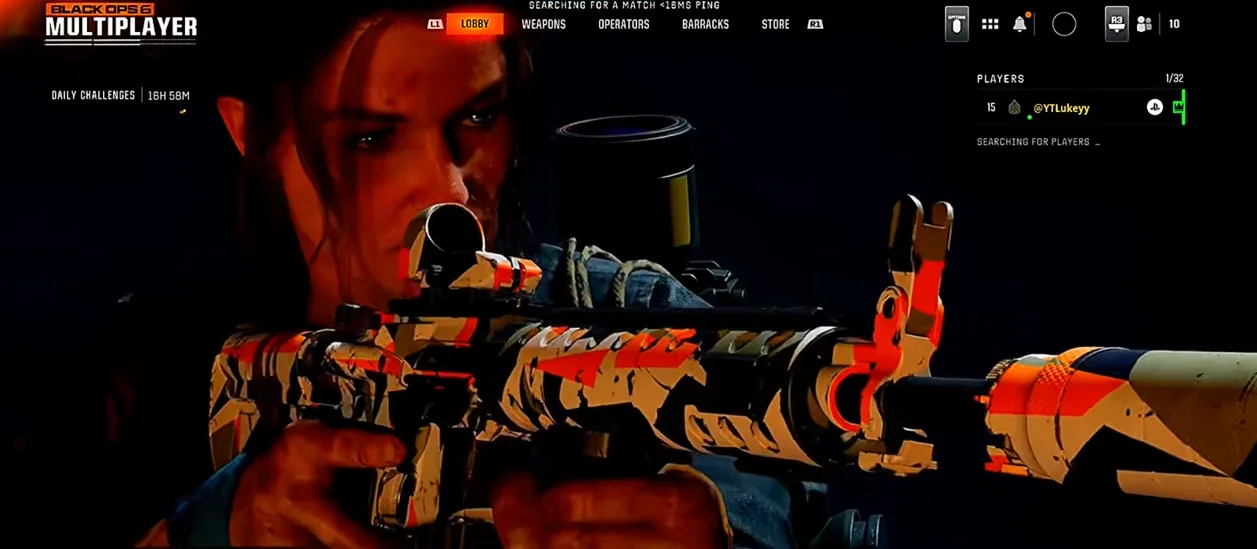Check the notifications bell icon
Image resolution: width=1257 pixels, height=549 pixels.
tap(1019, 24)
